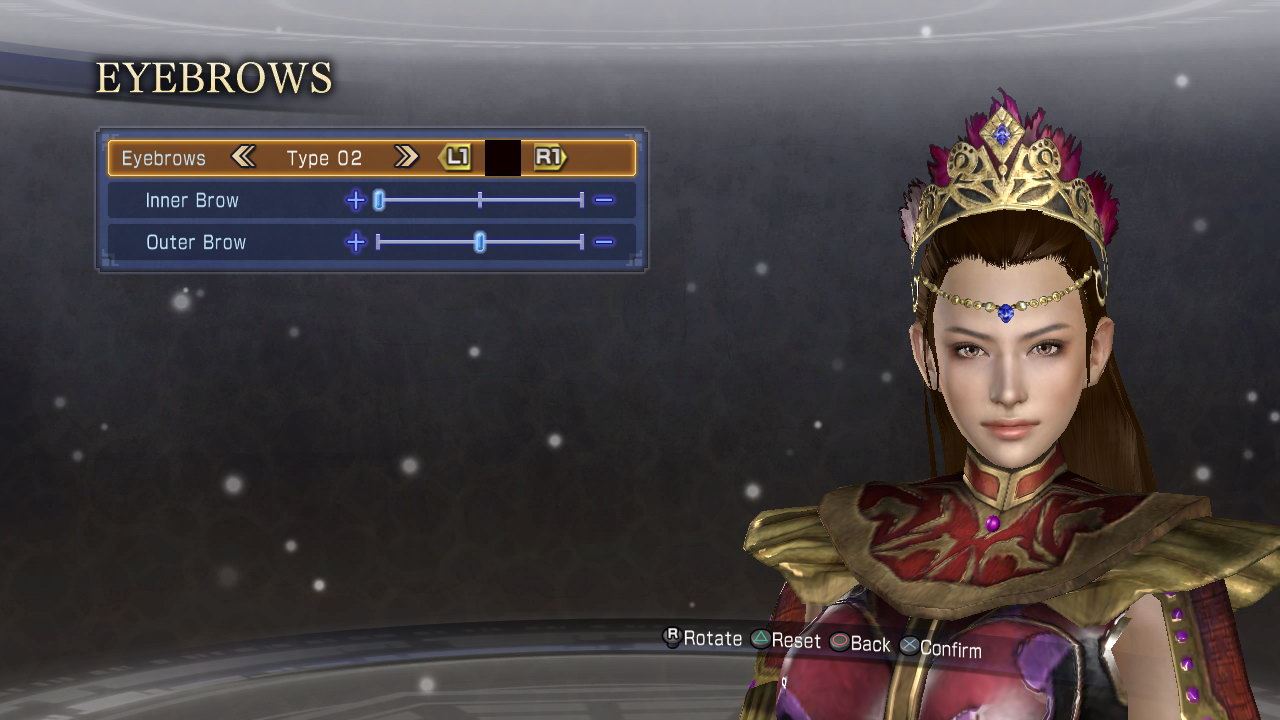Switch to previous eyebrow type with left arrows
This screenshot has height=720, width=1280.
pyautogui.click(x=243, y=157)
